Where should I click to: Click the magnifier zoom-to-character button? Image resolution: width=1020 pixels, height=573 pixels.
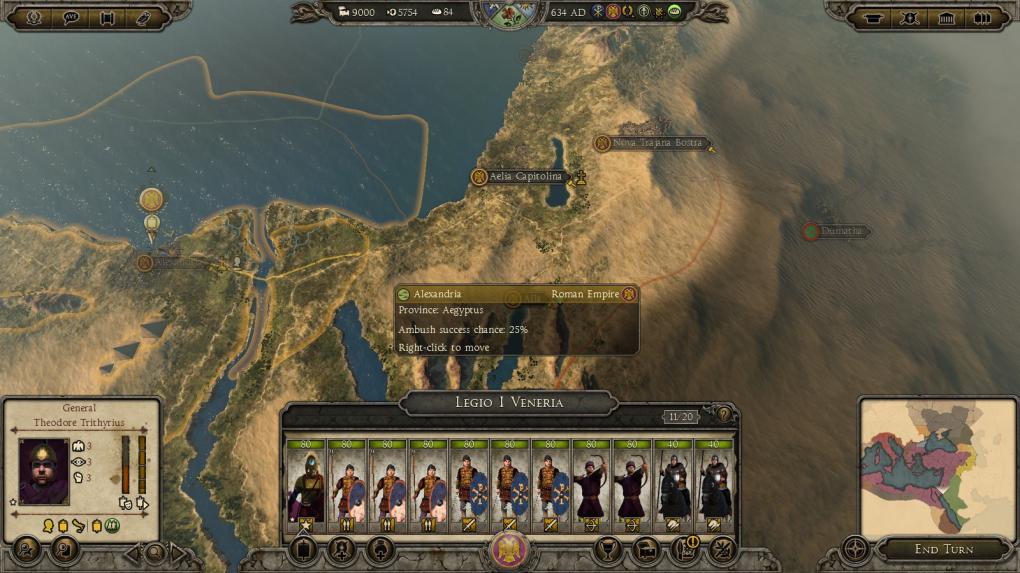pos(155,551)
